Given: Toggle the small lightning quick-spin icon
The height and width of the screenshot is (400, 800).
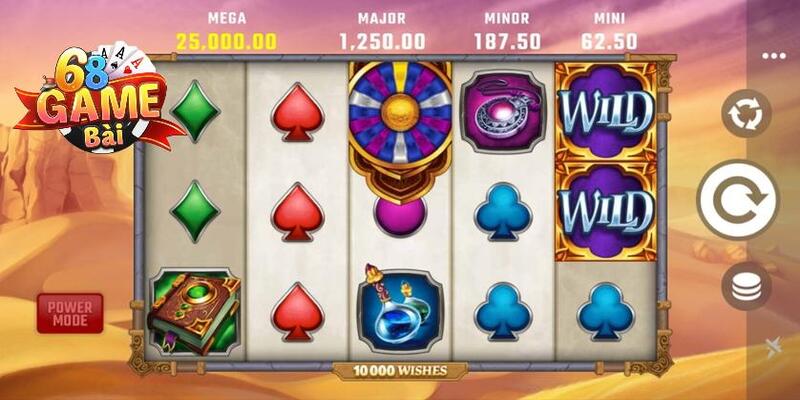Looking at the screenshot, I should click(770, 347).
